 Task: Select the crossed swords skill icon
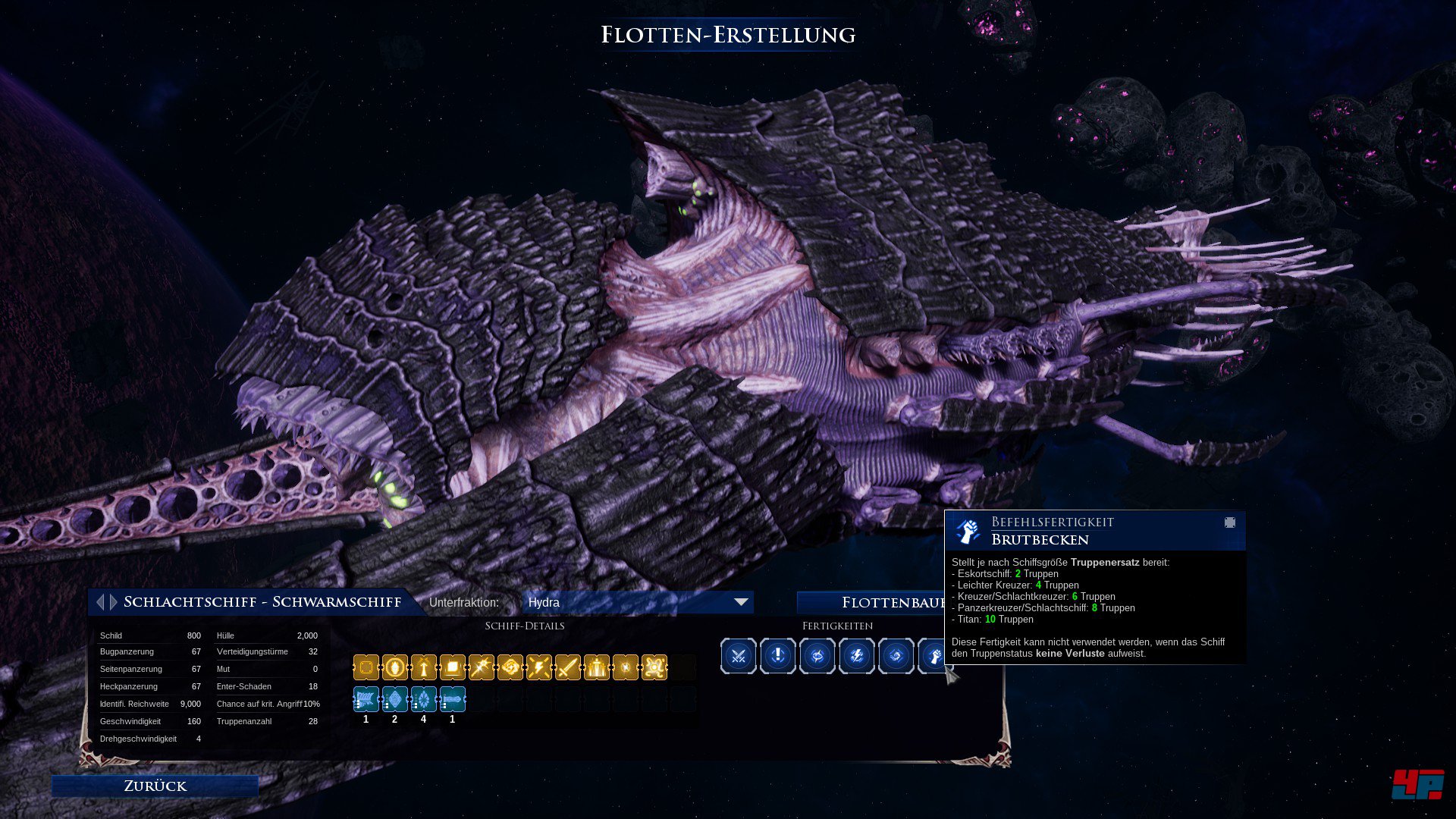point(739,656)
